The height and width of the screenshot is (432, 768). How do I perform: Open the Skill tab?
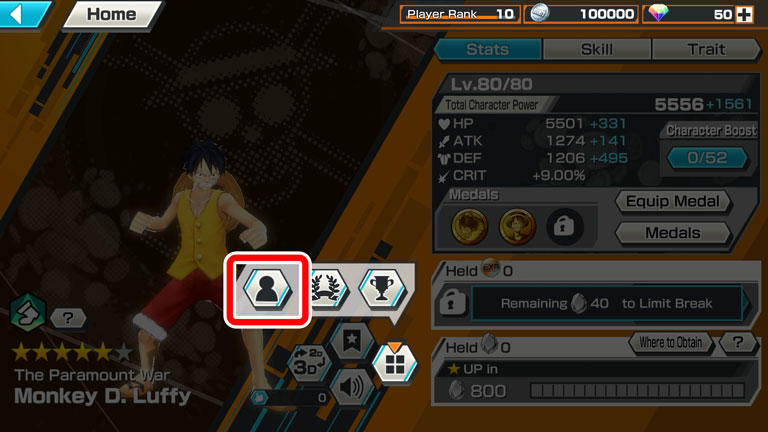pyautogui.click(x=597, y=49)
